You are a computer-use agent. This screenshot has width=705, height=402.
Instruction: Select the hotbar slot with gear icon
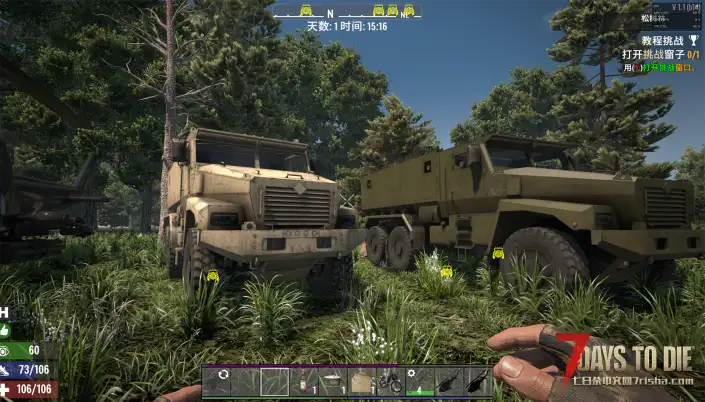point(419,381)
